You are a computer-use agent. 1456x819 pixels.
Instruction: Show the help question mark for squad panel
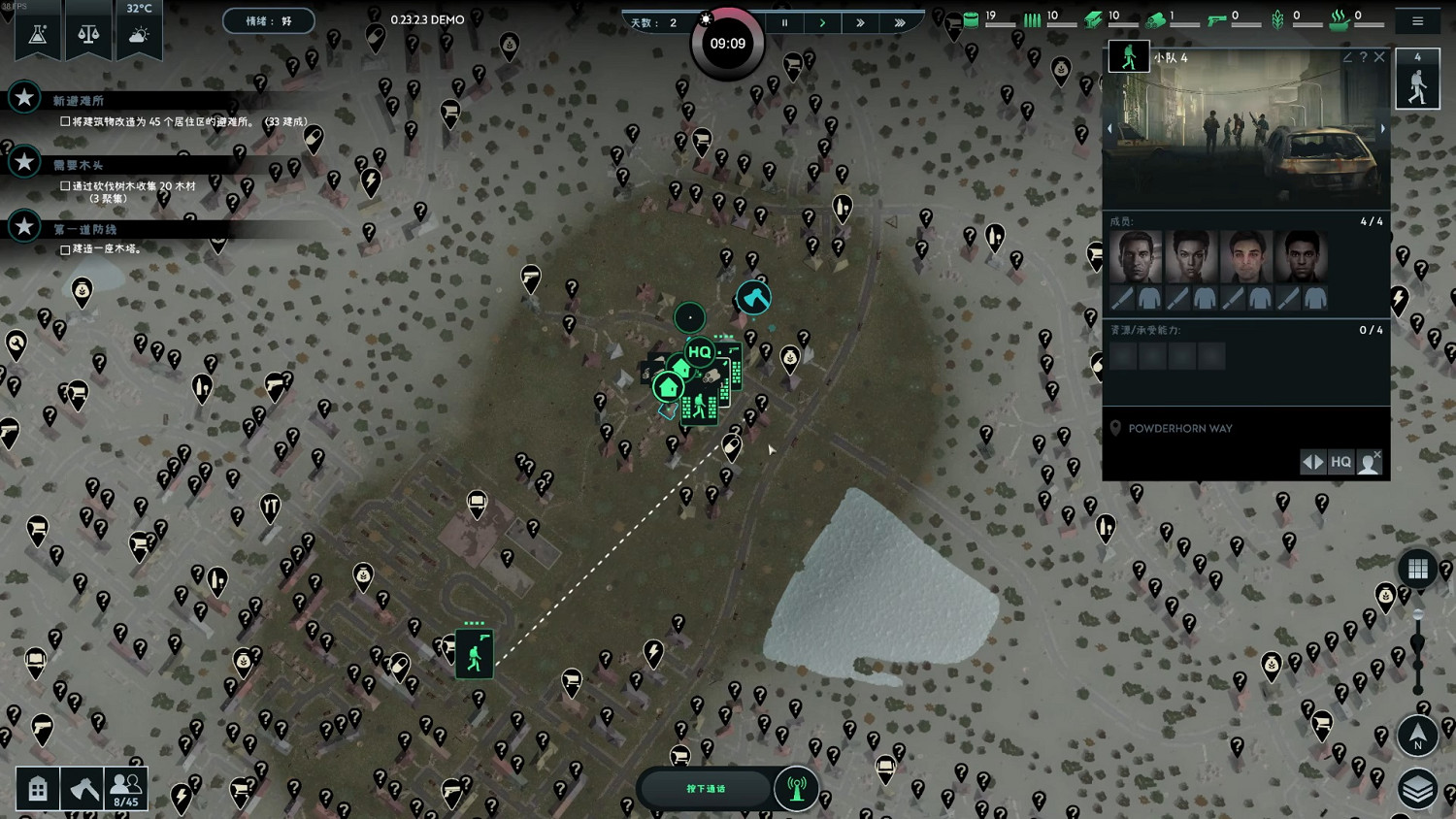[1363, 57]
